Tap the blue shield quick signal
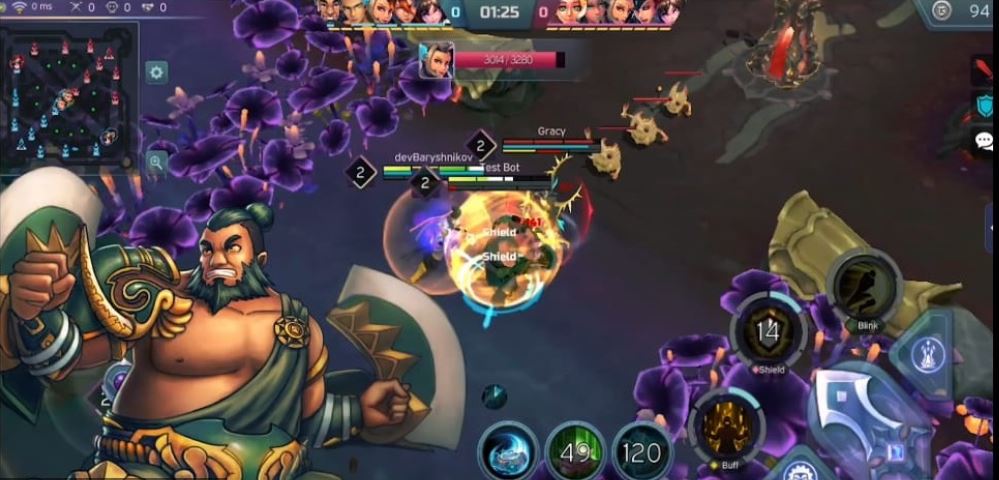Screen dimensions: 999x480 [986, 105]
